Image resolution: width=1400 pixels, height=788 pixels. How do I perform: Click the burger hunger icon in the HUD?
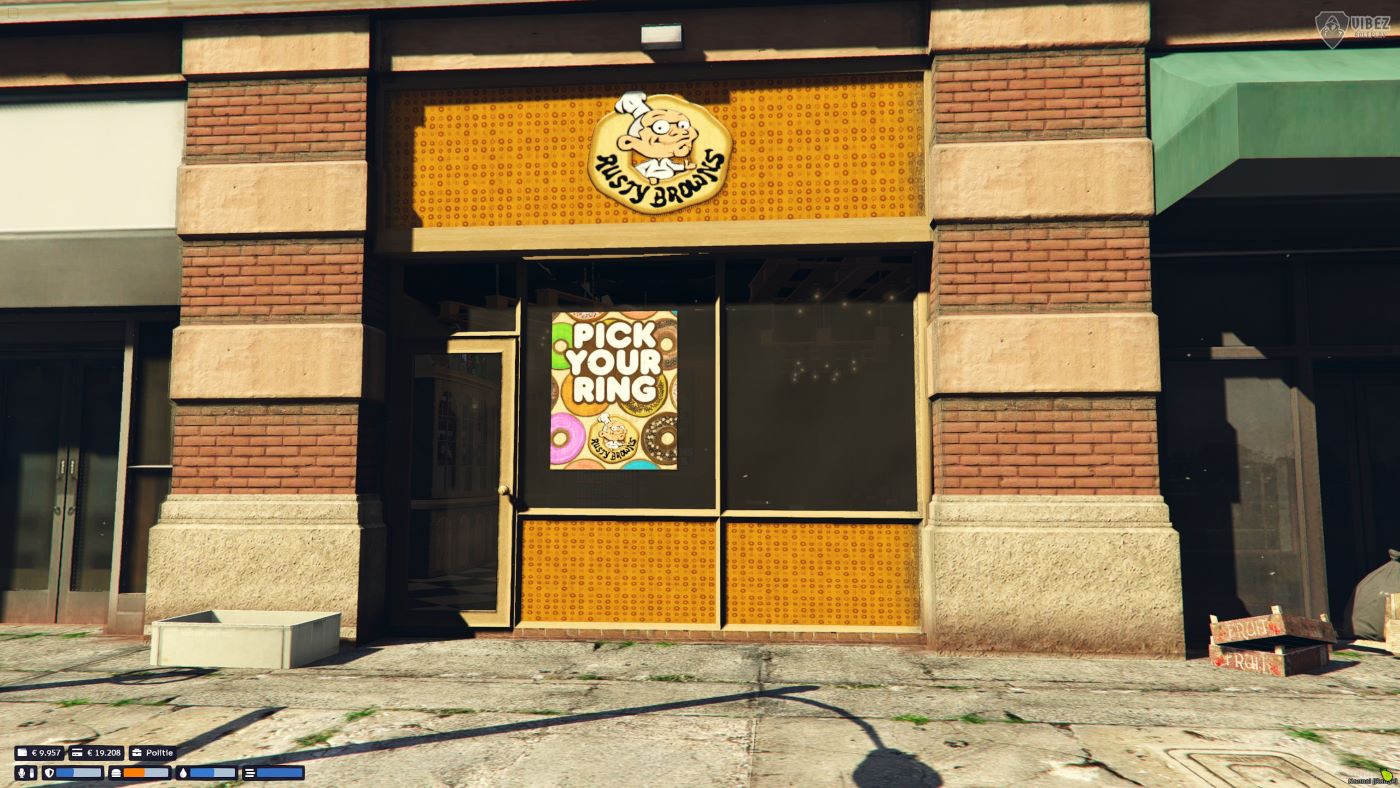pos(117,773)
